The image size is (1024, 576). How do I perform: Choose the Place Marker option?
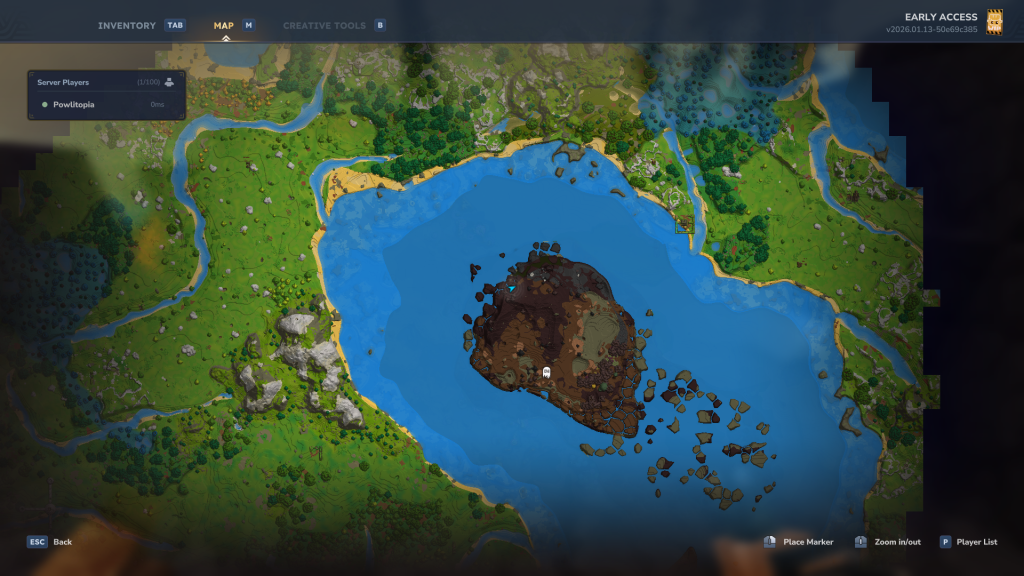[x=799, y=542]
